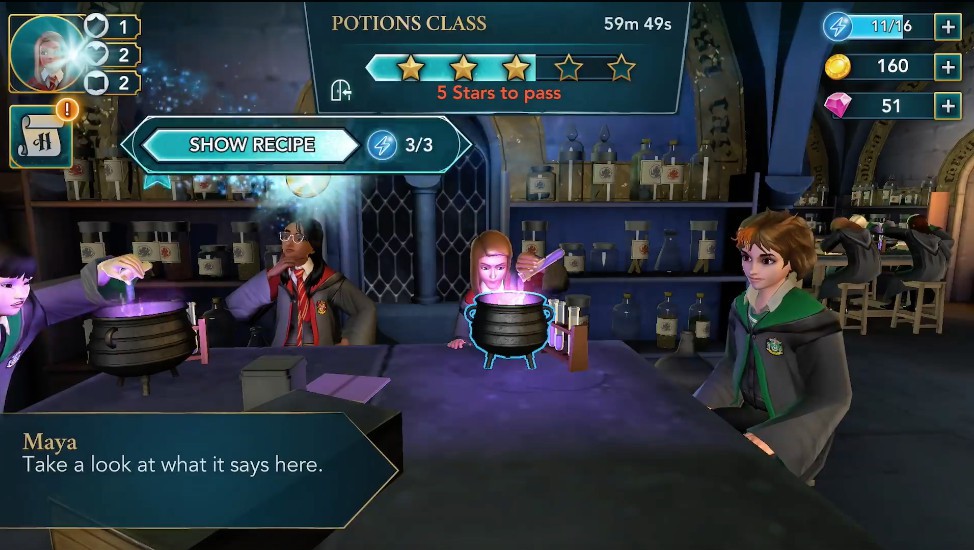The image size is (974, 550).
Task: Buy more gold coins with plus button
Action: [947, 67]
